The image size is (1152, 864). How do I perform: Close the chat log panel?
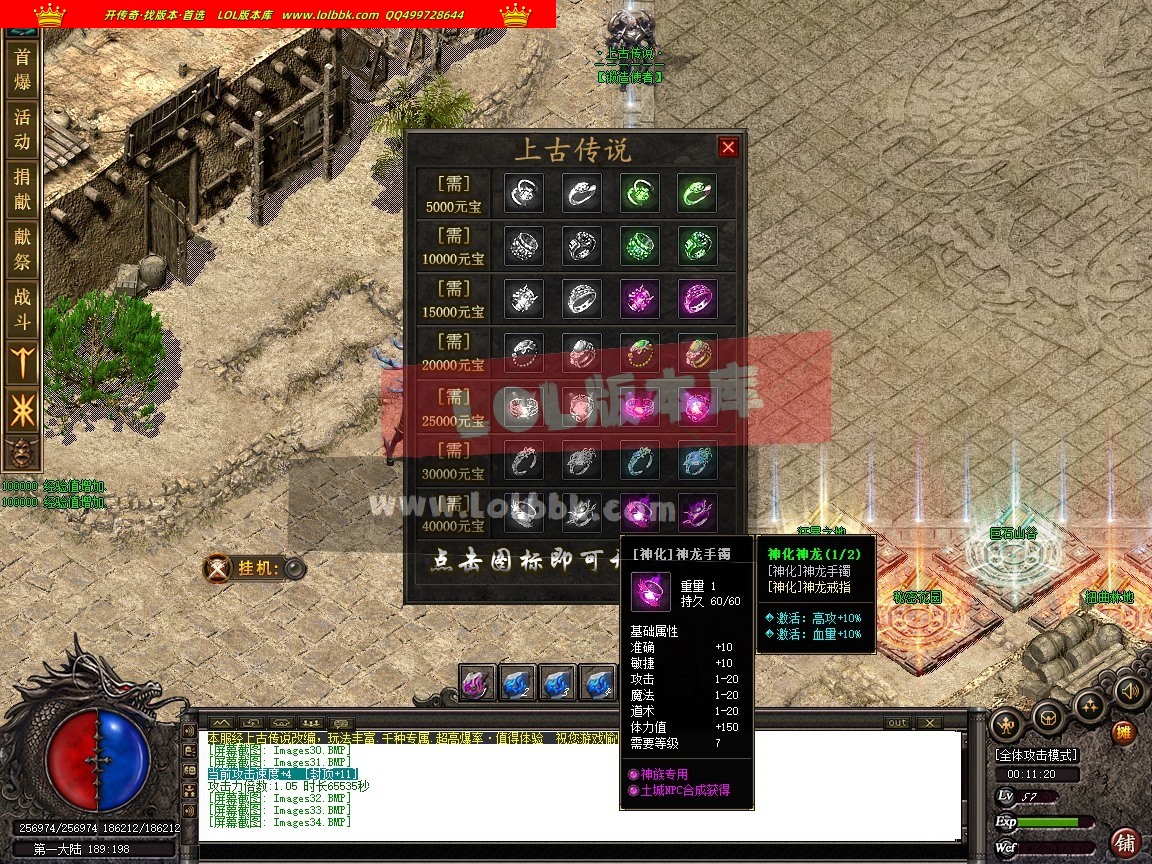click(929, 723)
